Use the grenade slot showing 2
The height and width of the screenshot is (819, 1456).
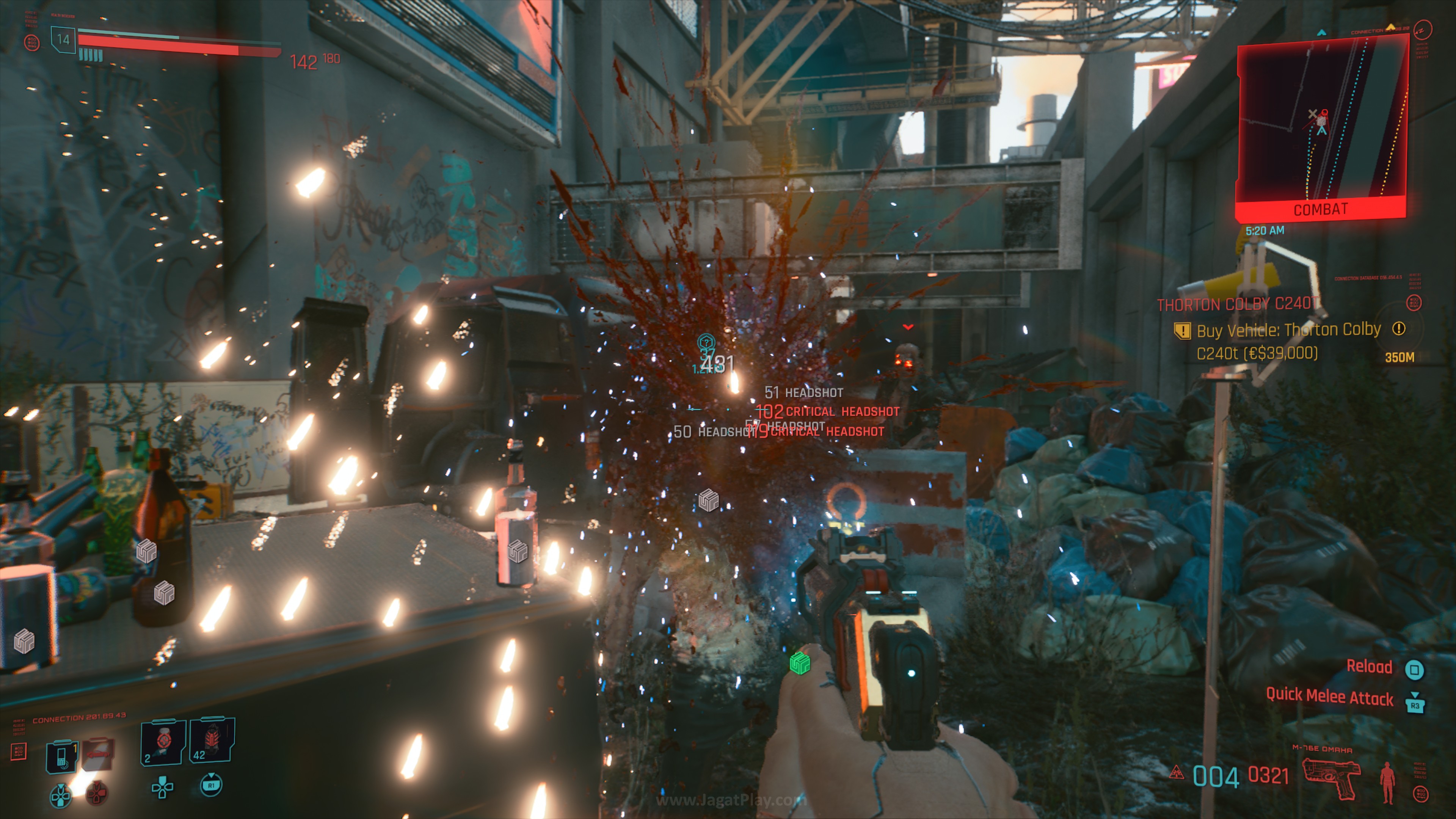[163, 742]
